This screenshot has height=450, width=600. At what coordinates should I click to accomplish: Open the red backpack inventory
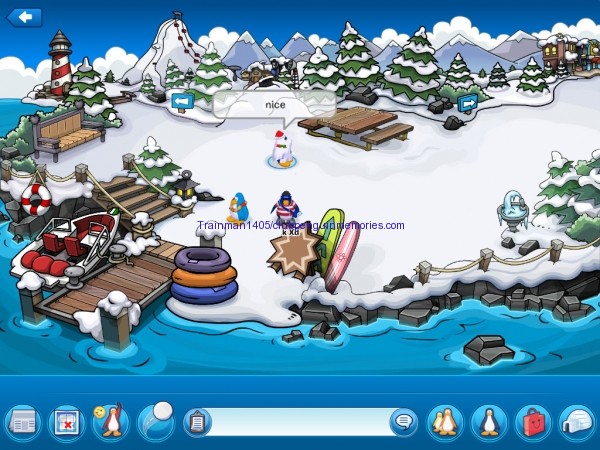tap(533, 422)
